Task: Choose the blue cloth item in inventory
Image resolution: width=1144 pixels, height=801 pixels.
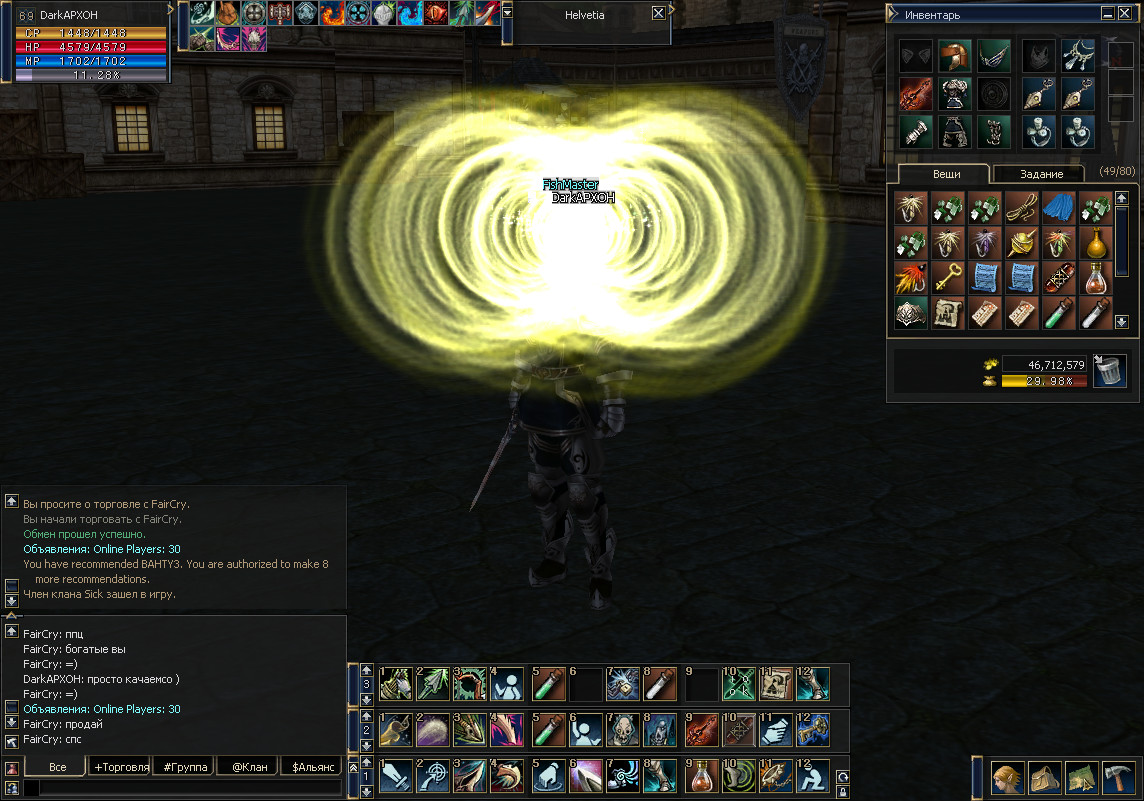Action: pos(1059,208)
